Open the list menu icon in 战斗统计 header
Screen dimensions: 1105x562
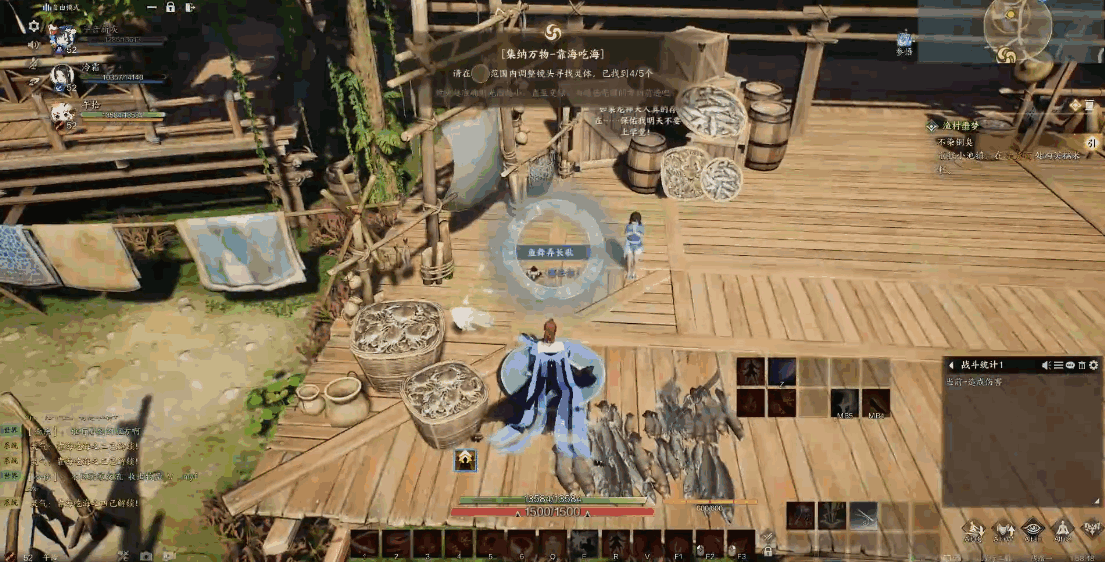(x=1058, y=366)
